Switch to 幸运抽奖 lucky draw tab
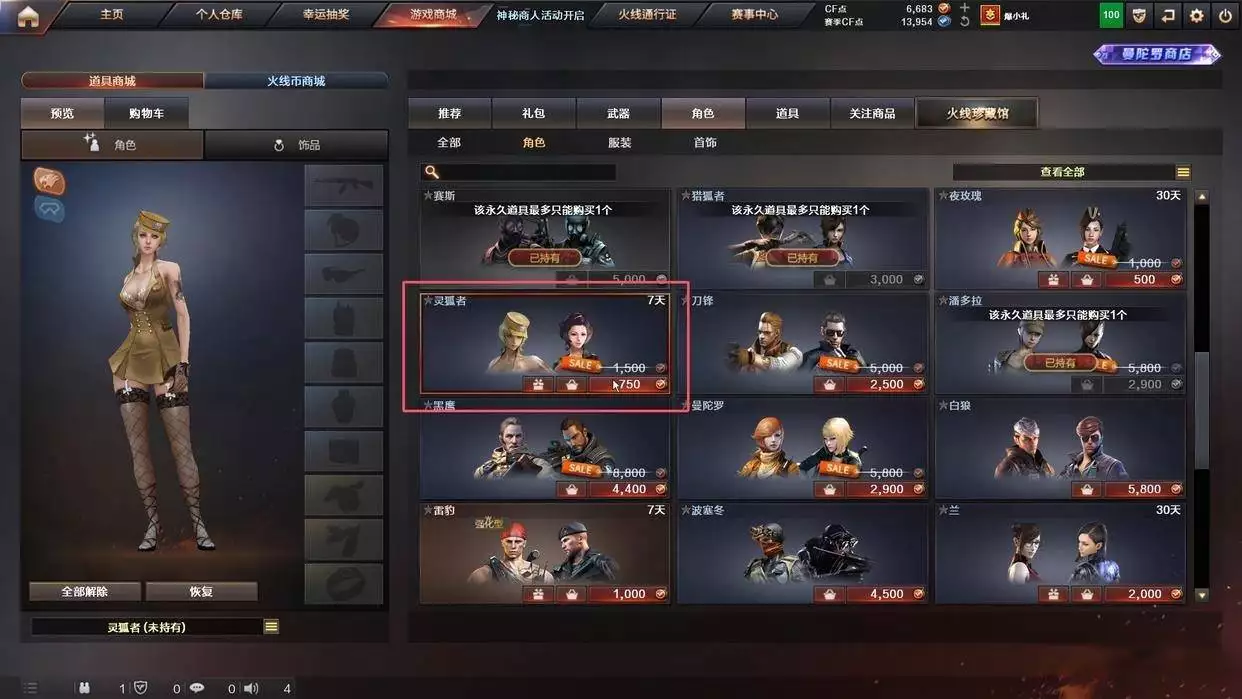This screenshot has height=699, width=1242. click(326, 15)
